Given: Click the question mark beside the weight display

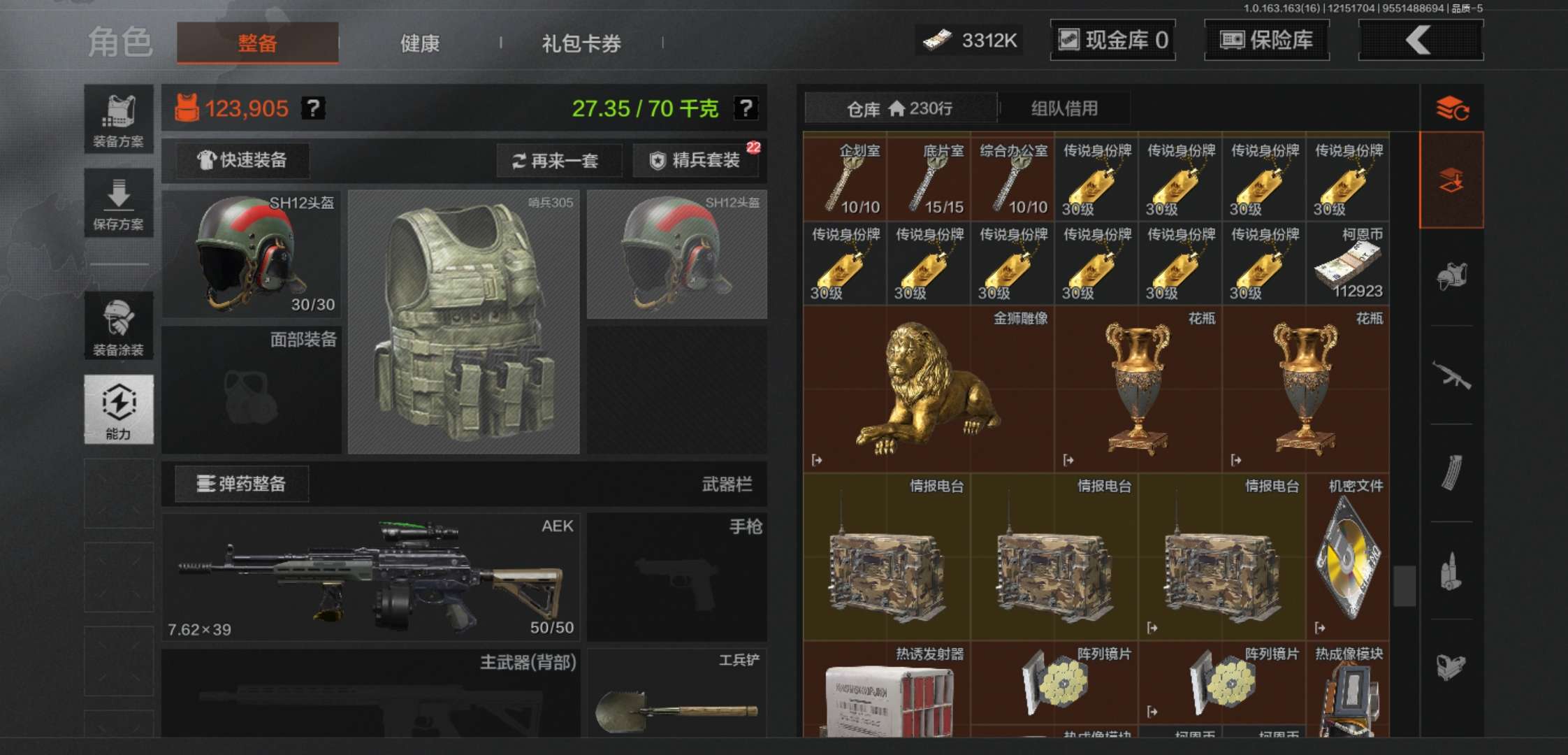Looking at the screenshot, I should 746,107.
